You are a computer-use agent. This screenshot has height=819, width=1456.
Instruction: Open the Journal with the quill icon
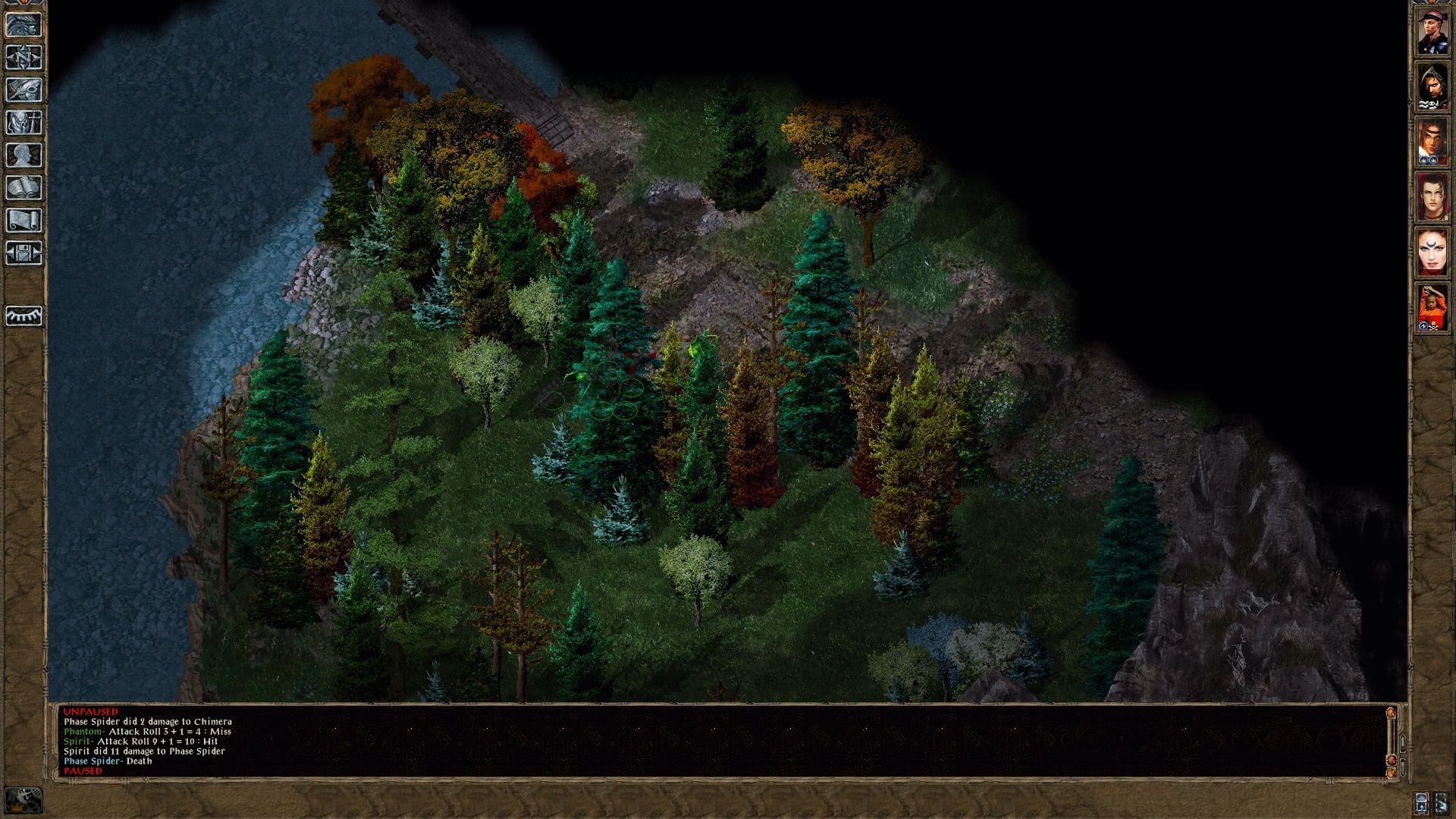click(25, 90)
